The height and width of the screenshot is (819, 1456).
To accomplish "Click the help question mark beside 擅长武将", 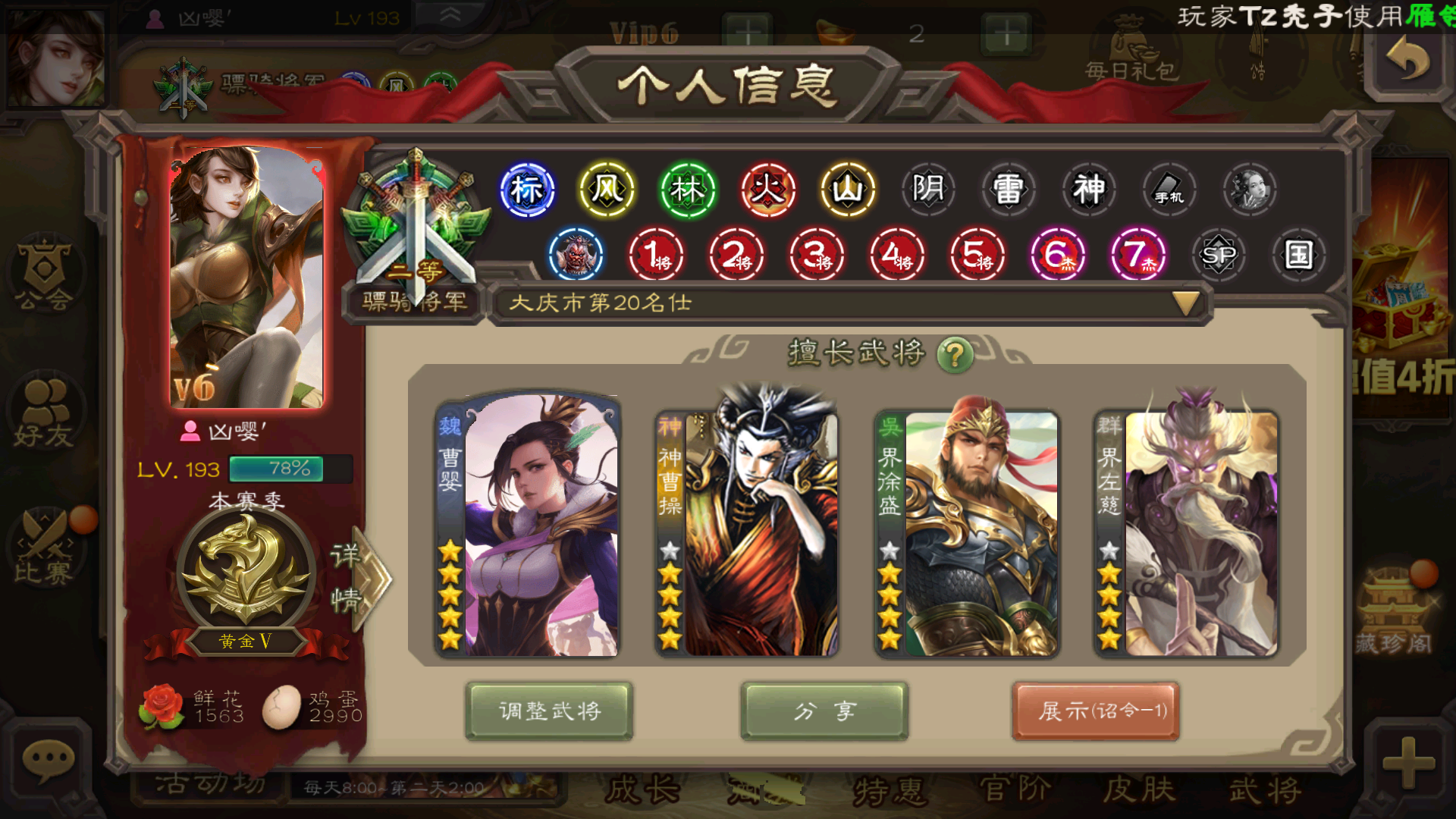I will pos(955,353).
